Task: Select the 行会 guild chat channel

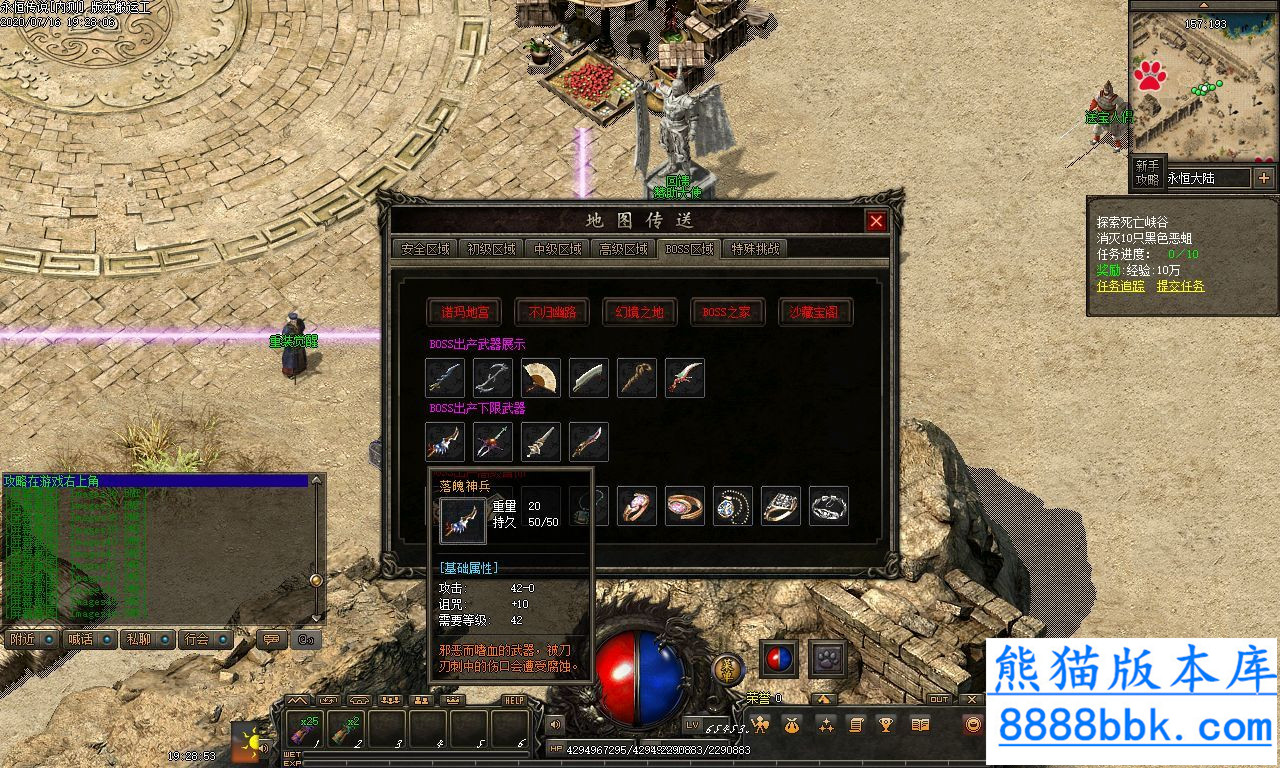Action: 204,639
